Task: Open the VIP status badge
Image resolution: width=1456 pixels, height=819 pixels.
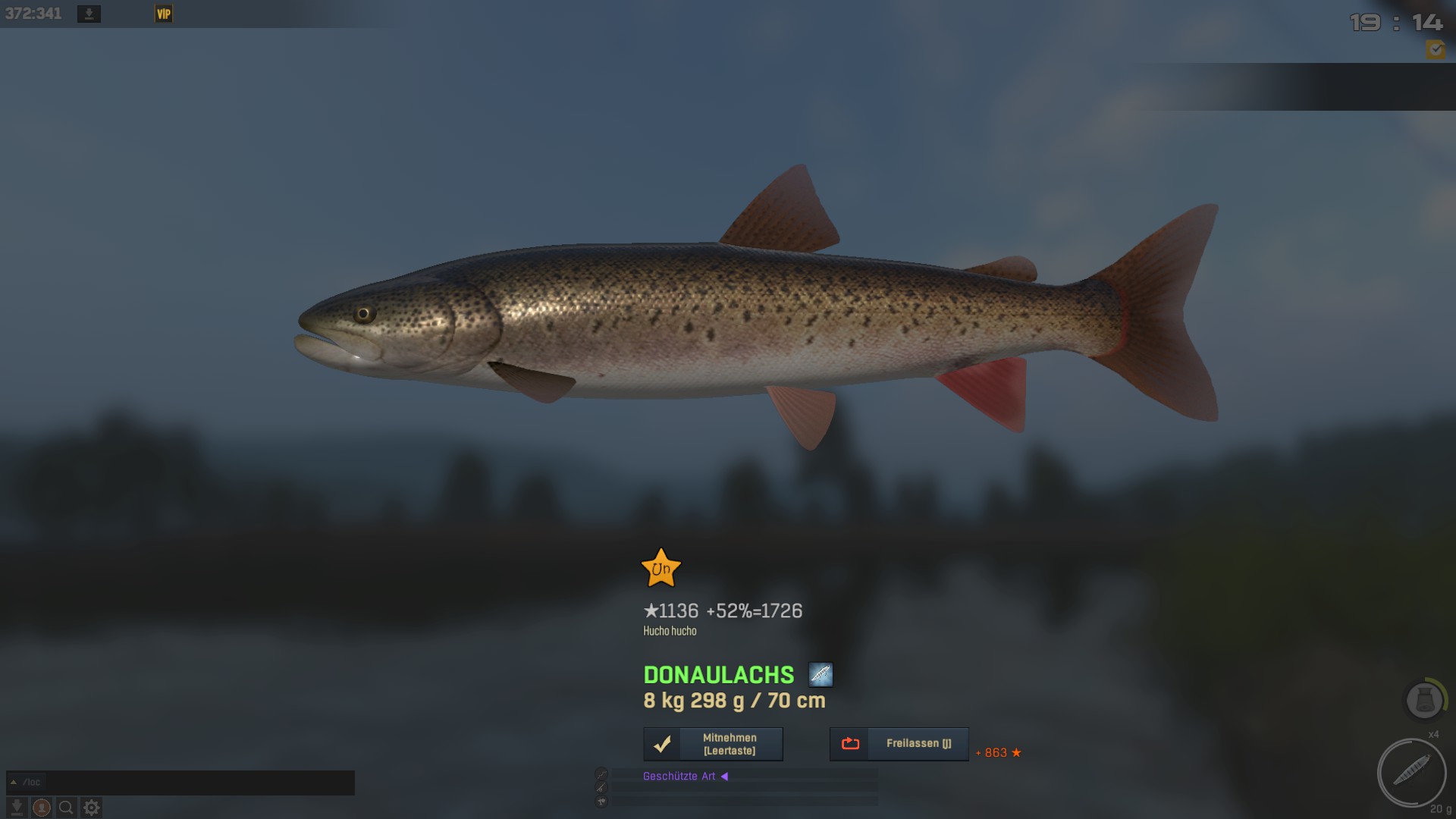Action: [164, 14]
